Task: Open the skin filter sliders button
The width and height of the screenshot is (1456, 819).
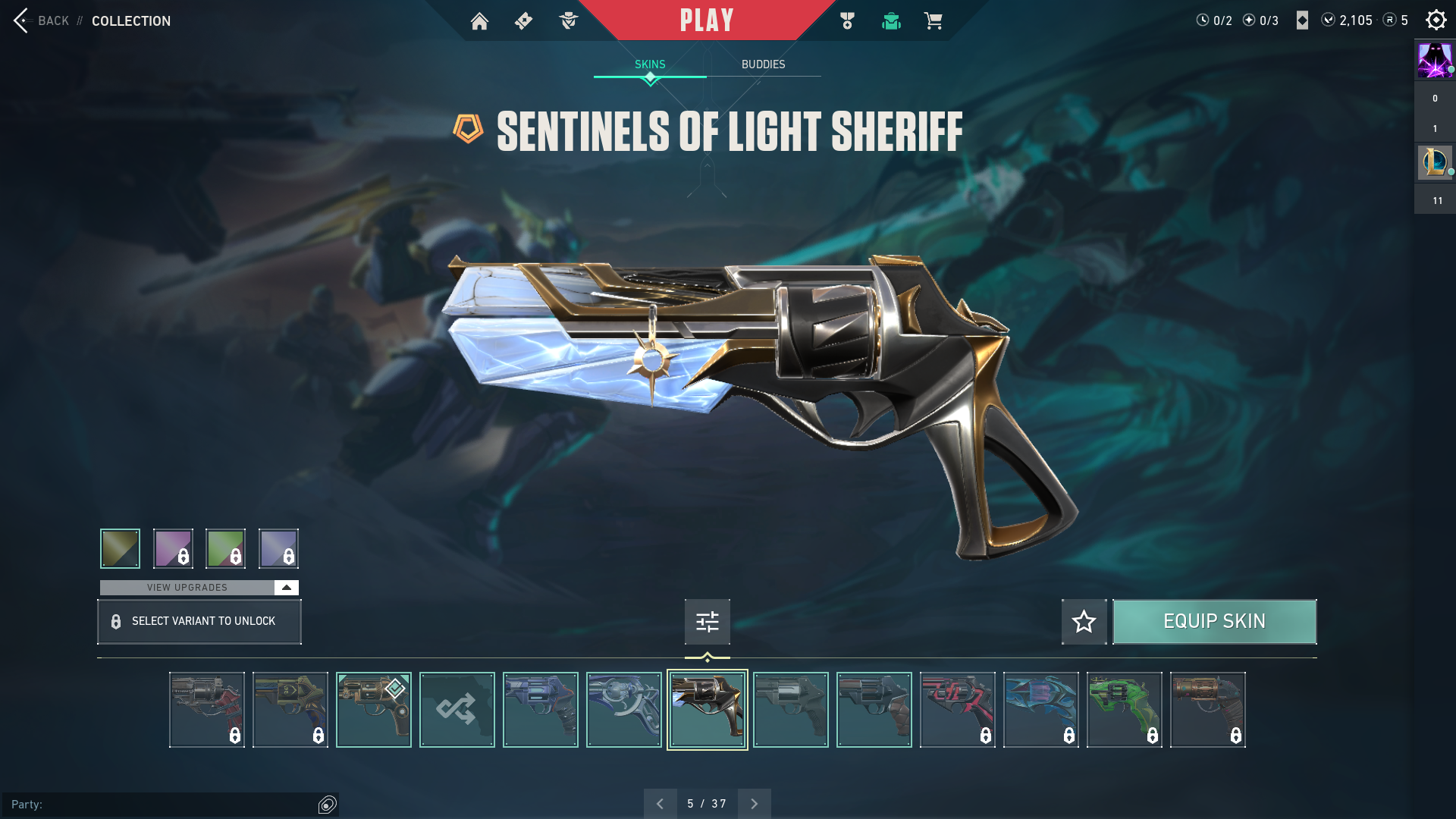Action: click(x=707, y=622)
